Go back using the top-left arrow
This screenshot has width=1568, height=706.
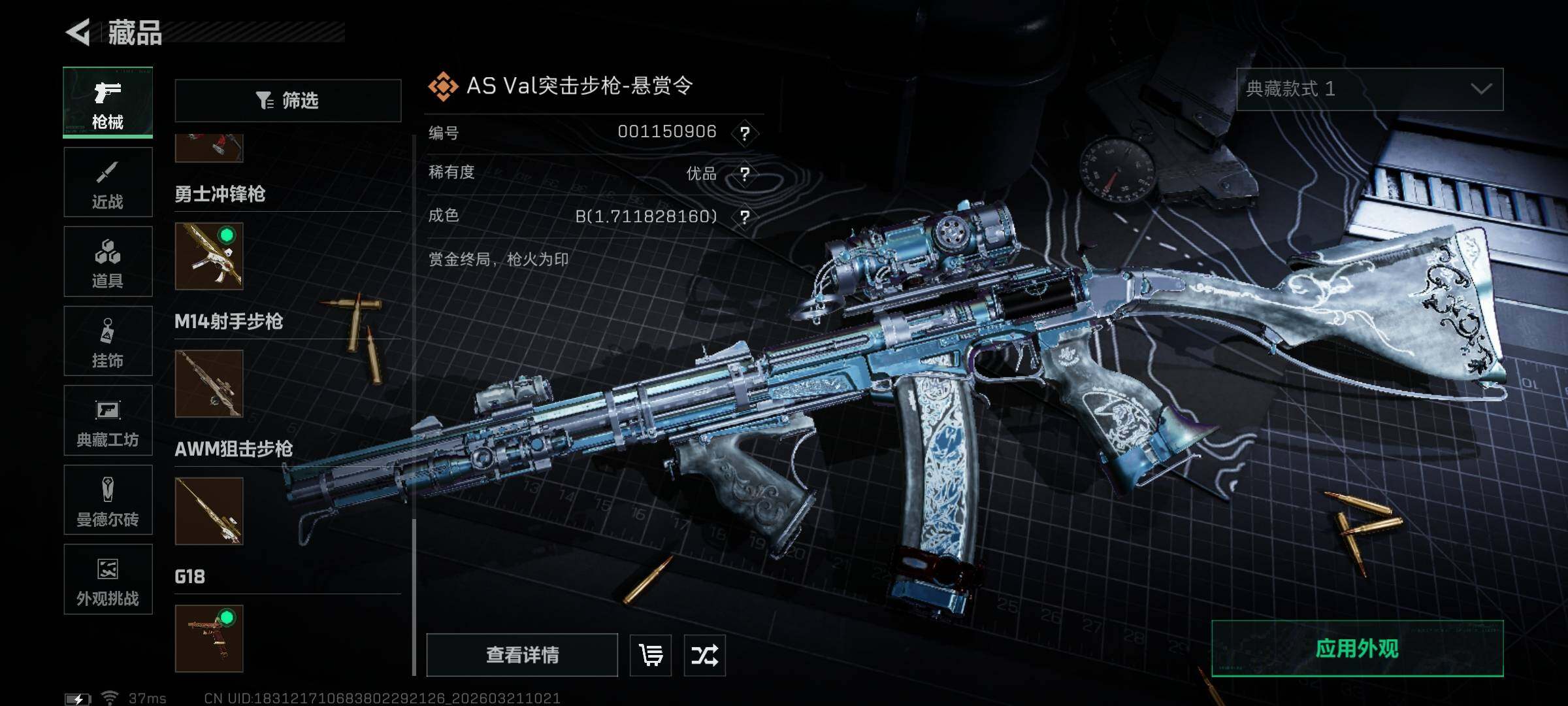(78, 32)
